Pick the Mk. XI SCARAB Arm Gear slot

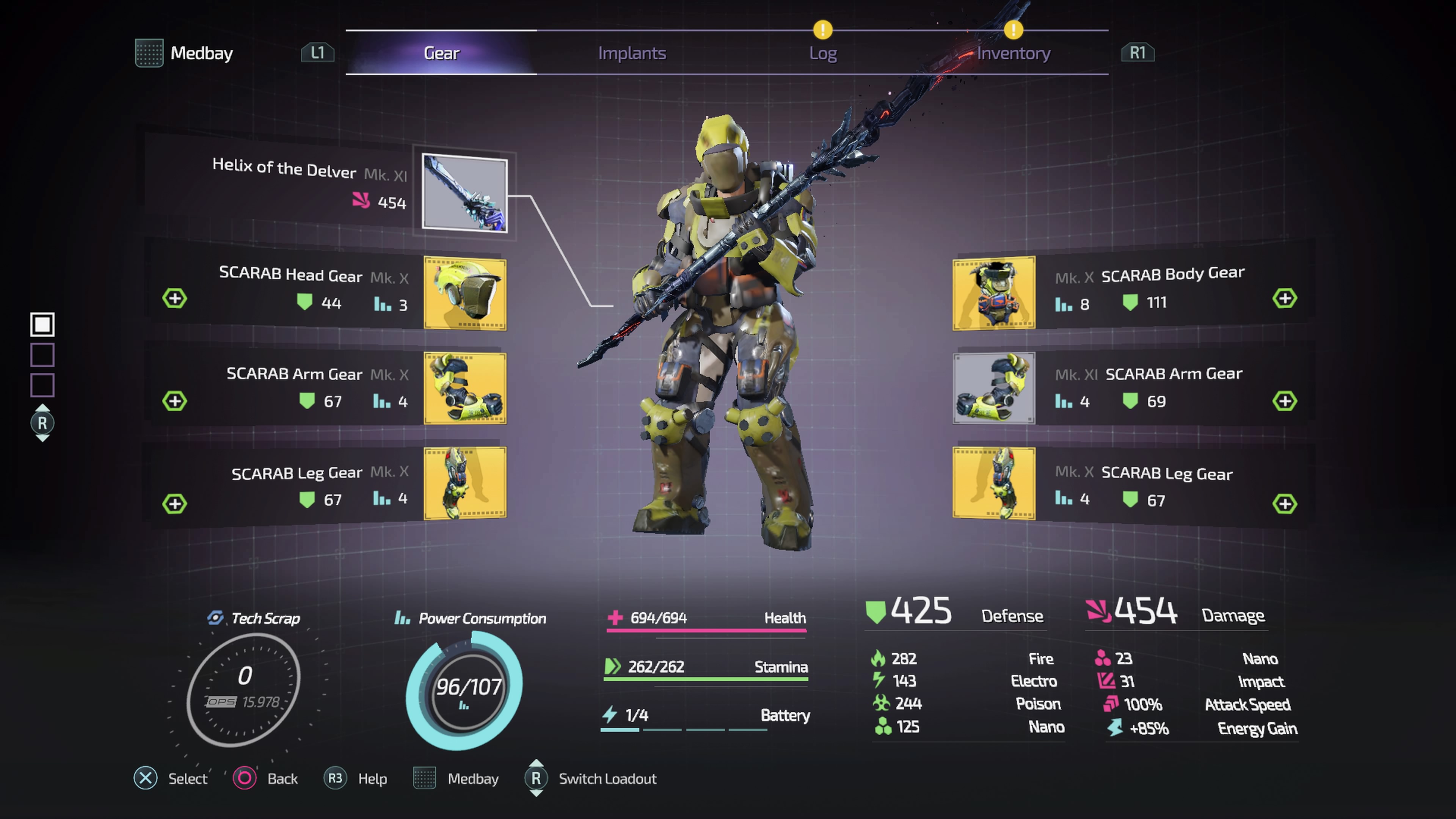[994, 388]
